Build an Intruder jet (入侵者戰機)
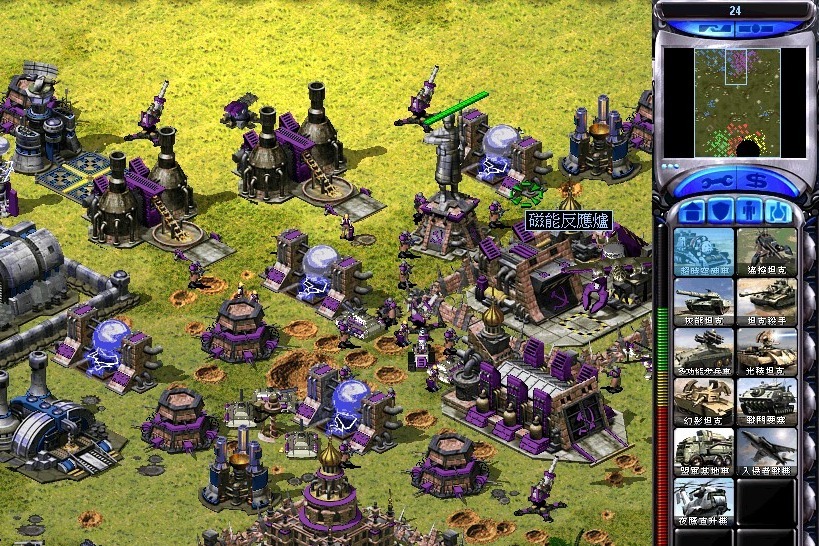This screenshot has height=546, width=819. [766, 451]
